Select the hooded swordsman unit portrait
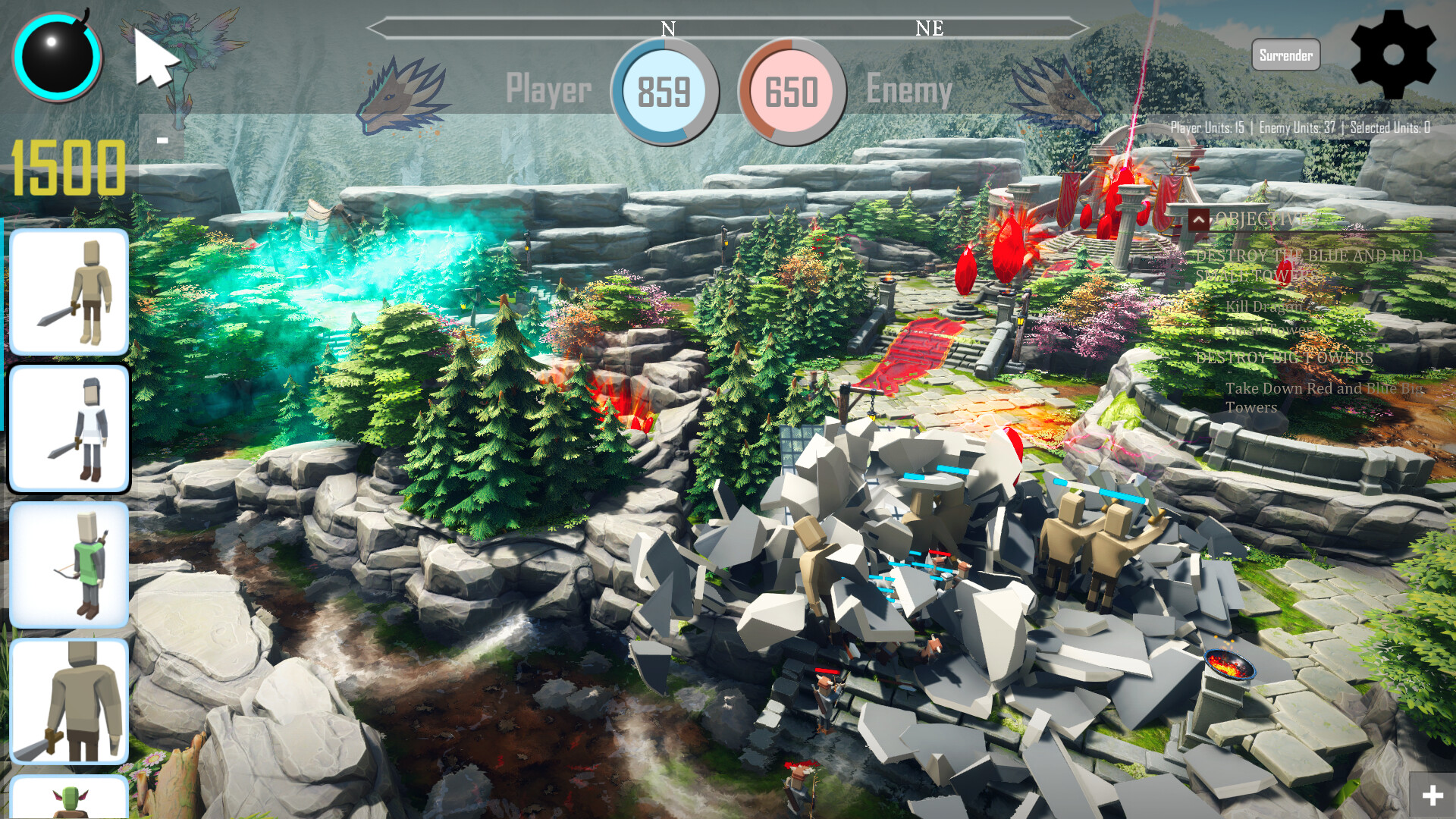The width and height of the screenshot is (1456, 819). point(69,292)
